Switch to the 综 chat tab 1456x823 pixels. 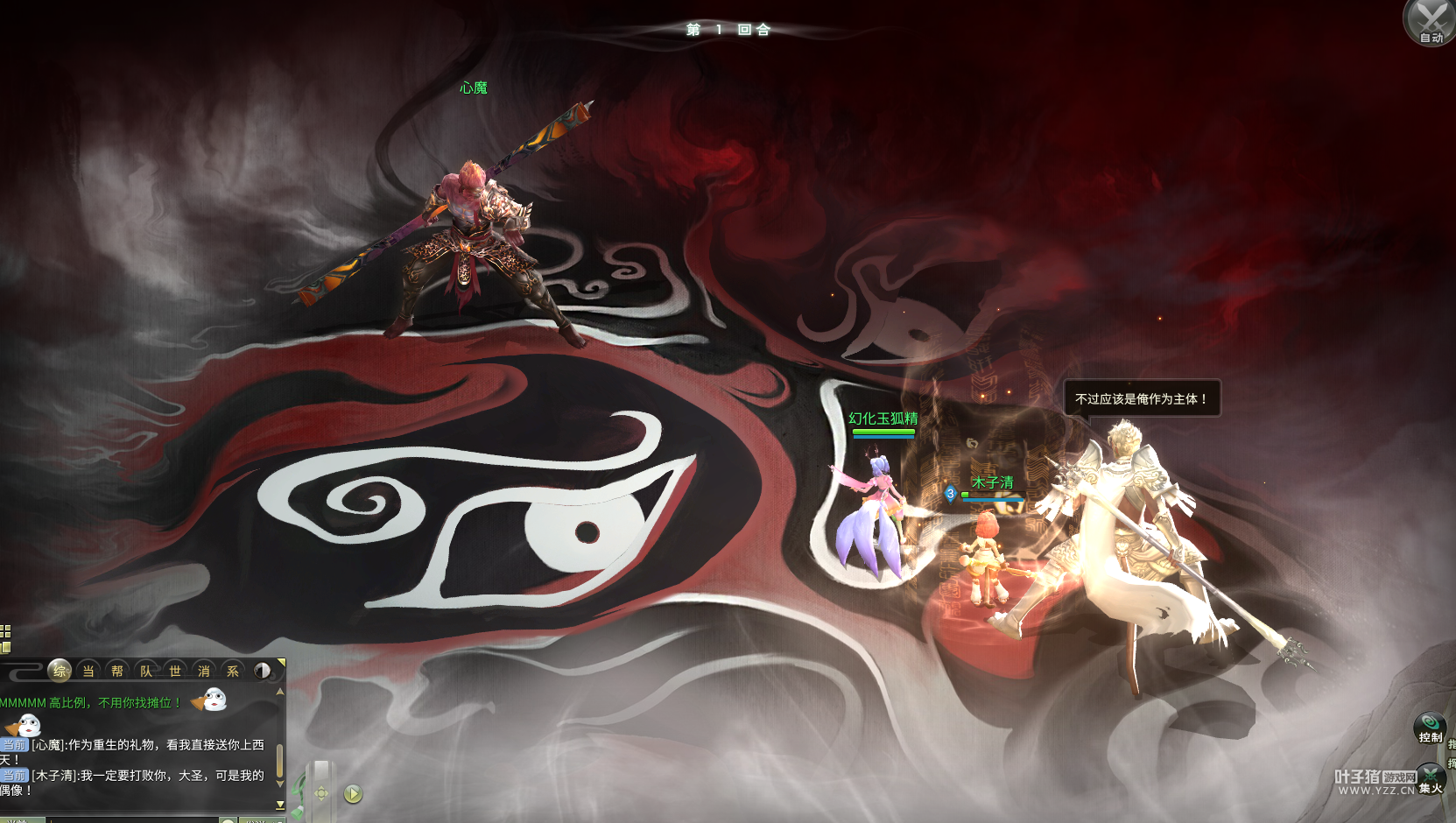60,671
